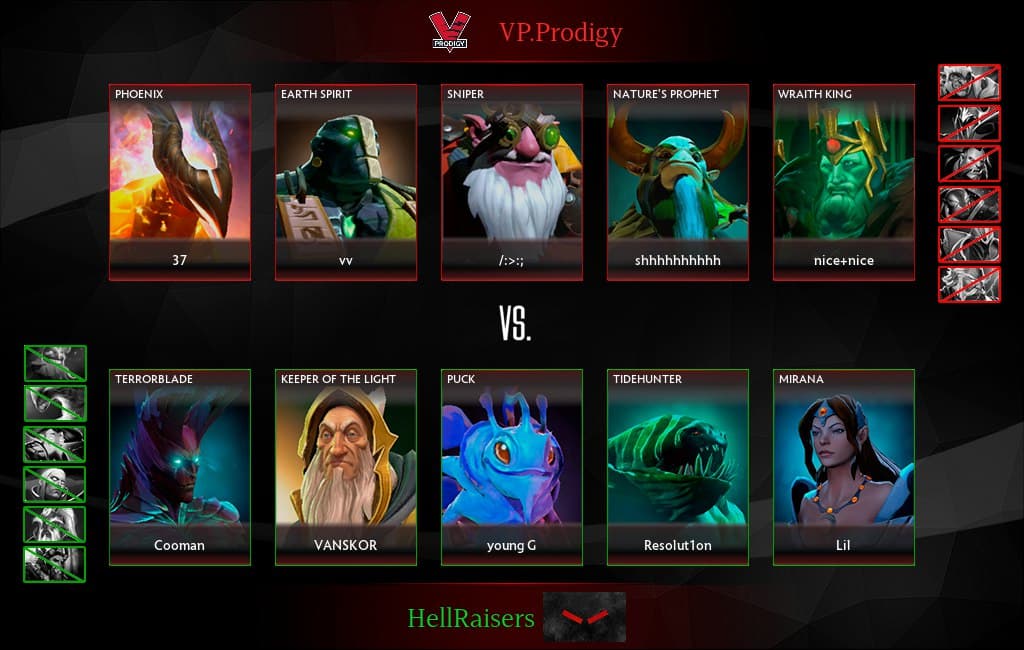Viewport: 1024px width, 650px height.
Task: Click the VP.Prodigy team logo
Action: pyautogui.click(x=449, y=32)
